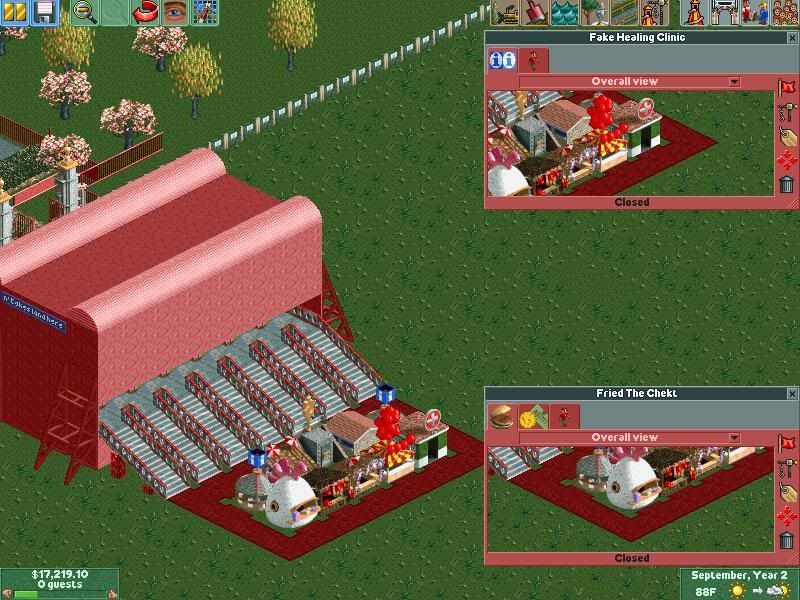The image size is (800, 600).
Task: Pause the game with the toolbar button
Action: click(x=17, y=13)
